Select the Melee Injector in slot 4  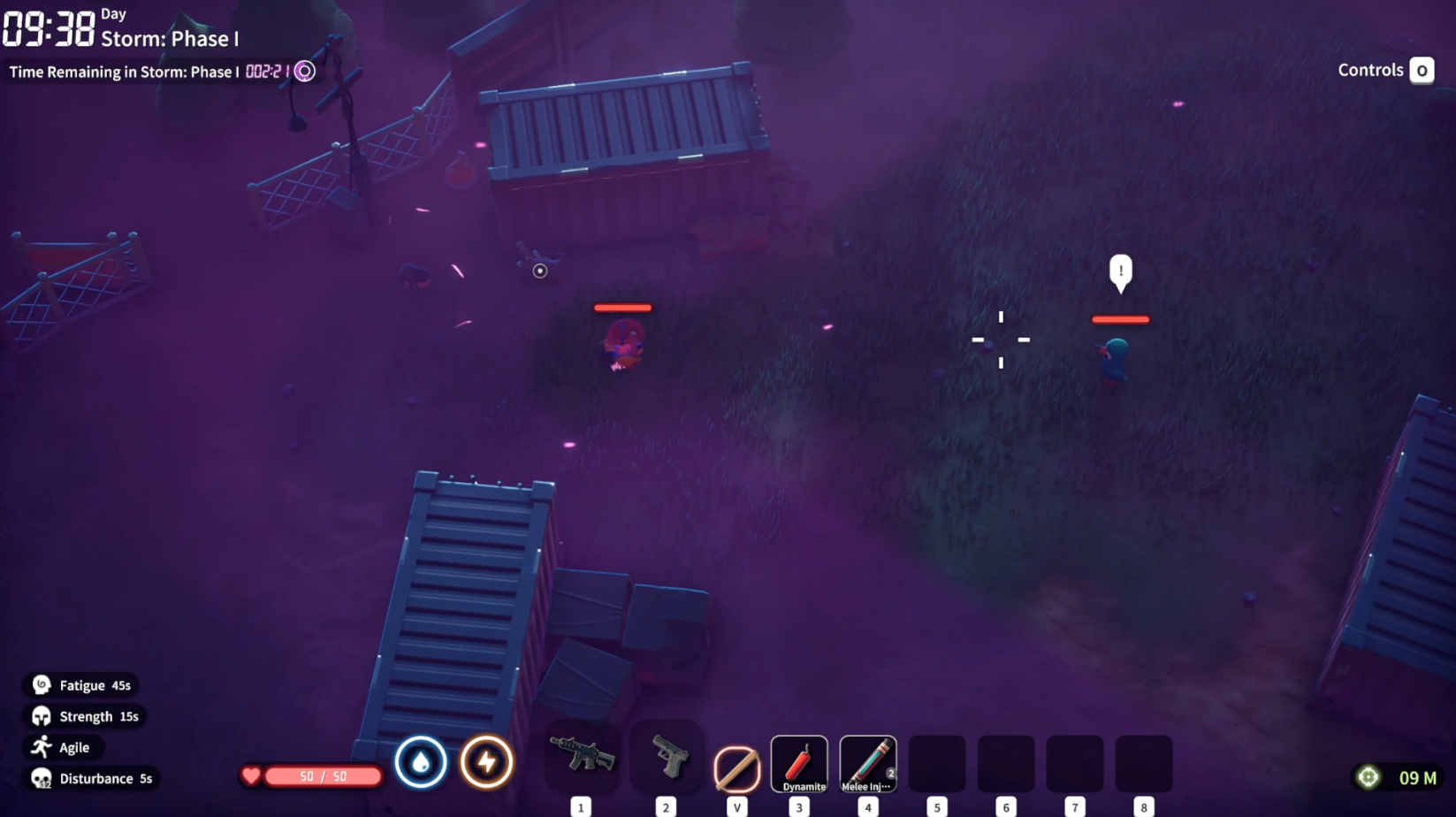tap(867, 762)
